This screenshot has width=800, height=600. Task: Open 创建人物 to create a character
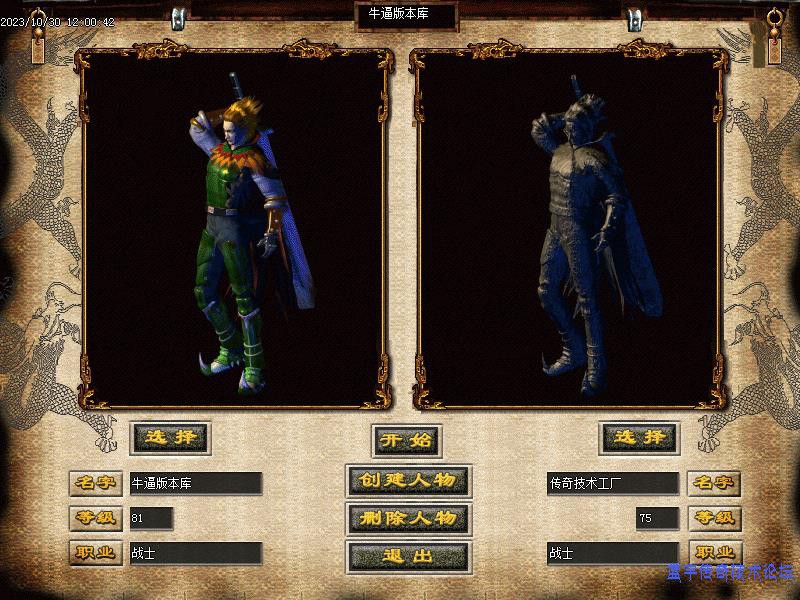pos(407,480)
